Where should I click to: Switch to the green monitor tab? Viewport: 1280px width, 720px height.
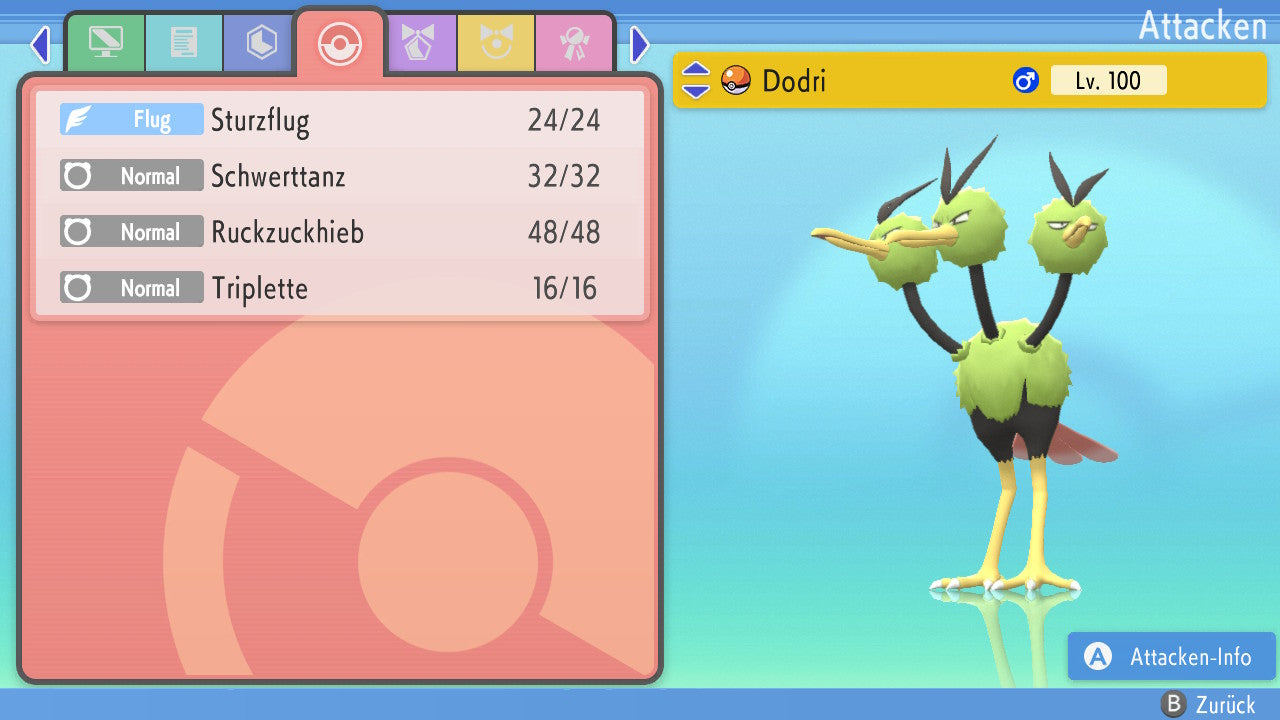[105, 43]
